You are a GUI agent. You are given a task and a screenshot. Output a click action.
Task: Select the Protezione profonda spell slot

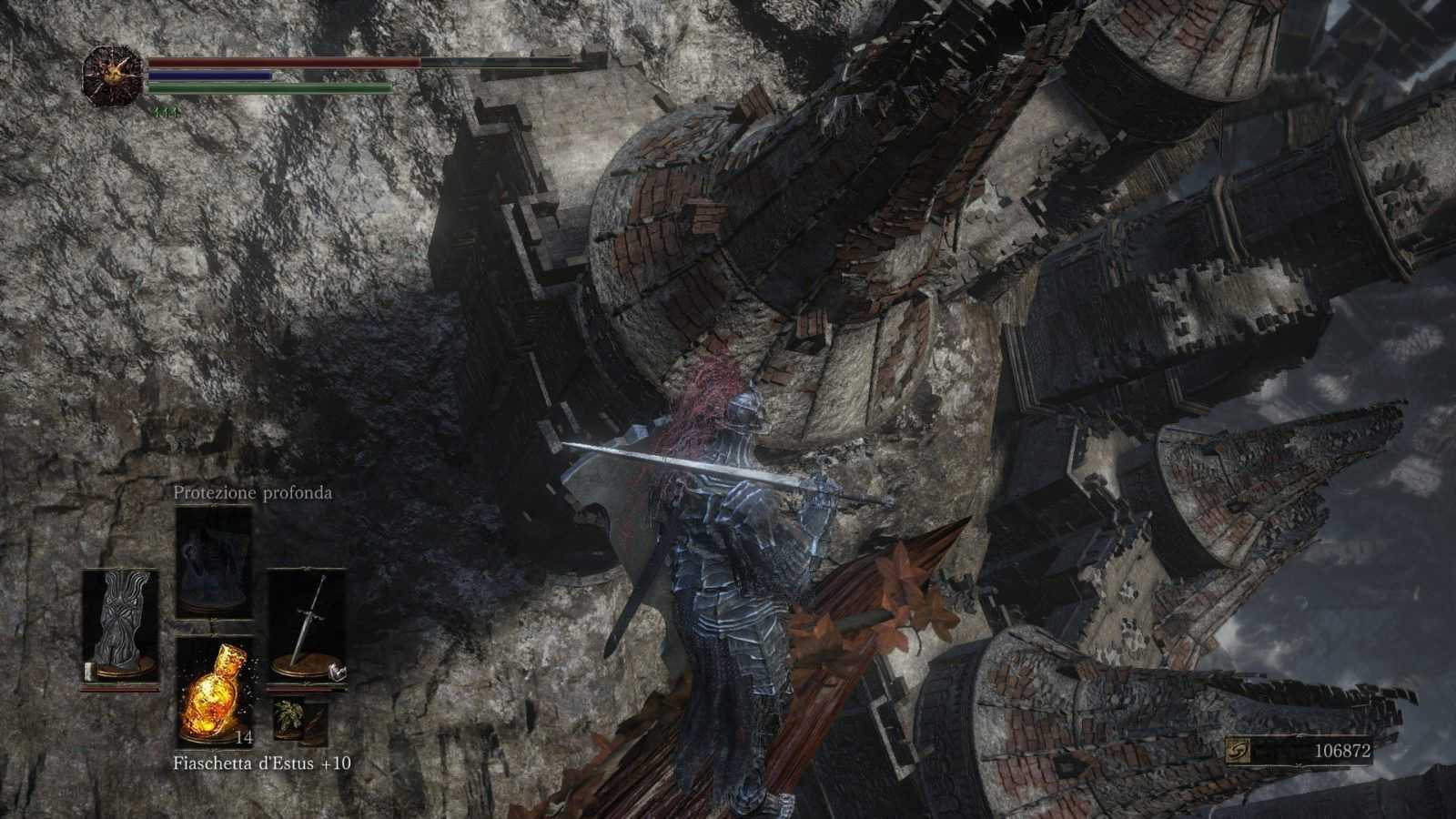[x=214, y=561]
